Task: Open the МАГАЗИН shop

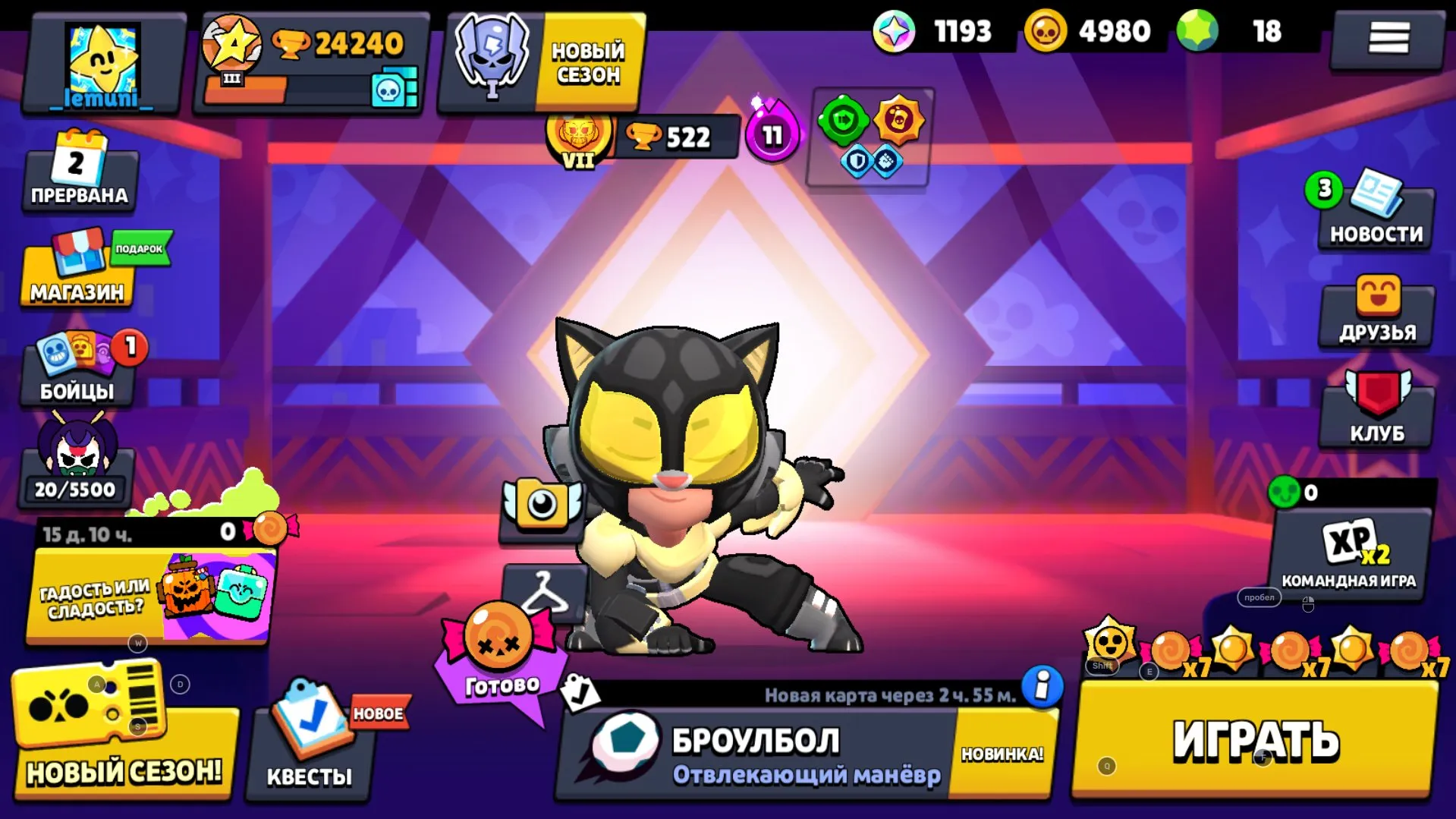Action: click(76, 277)
